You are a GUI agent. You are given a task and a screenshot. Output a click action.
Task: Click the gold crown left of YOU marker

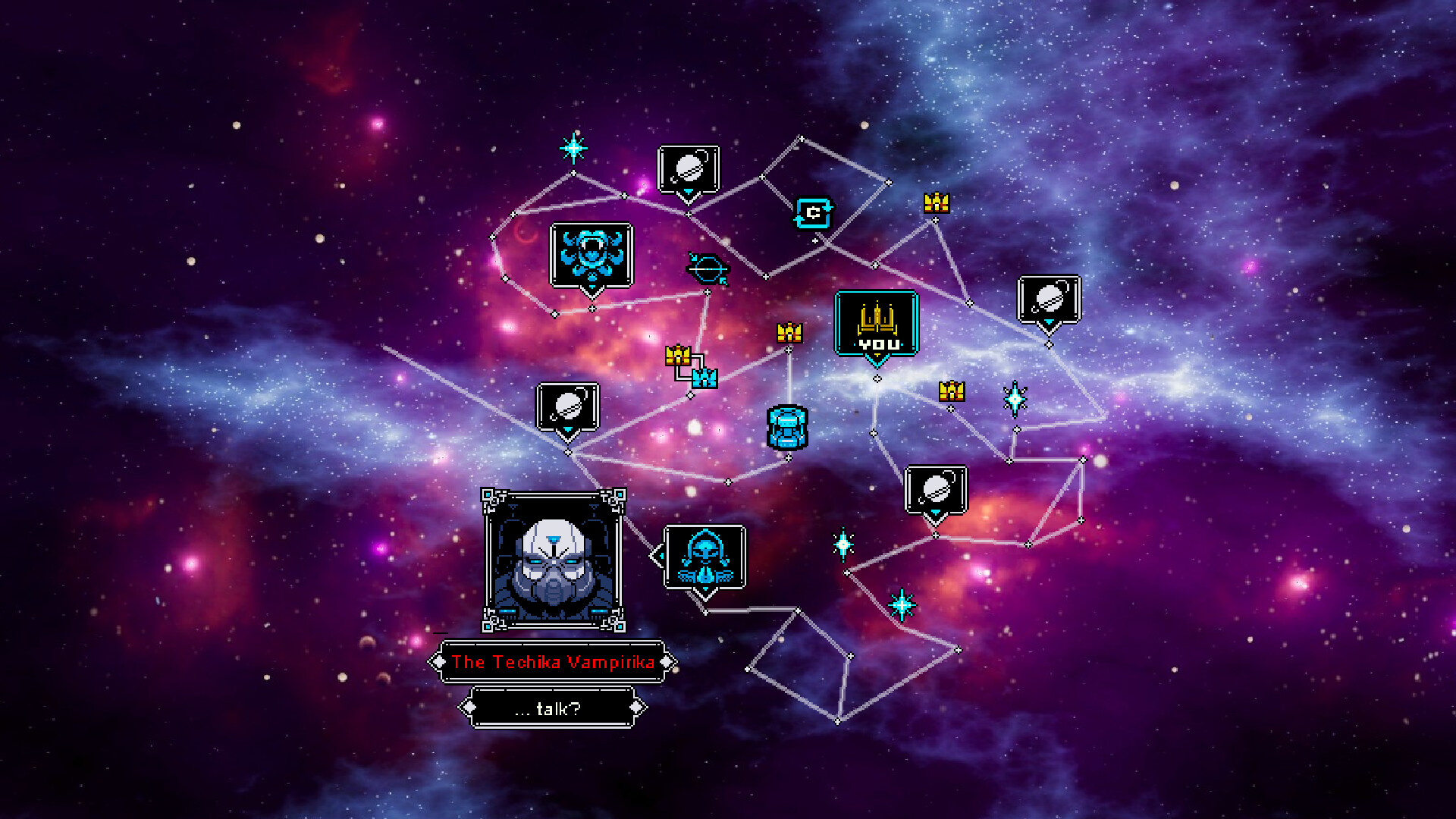click(x=788, y=331)
